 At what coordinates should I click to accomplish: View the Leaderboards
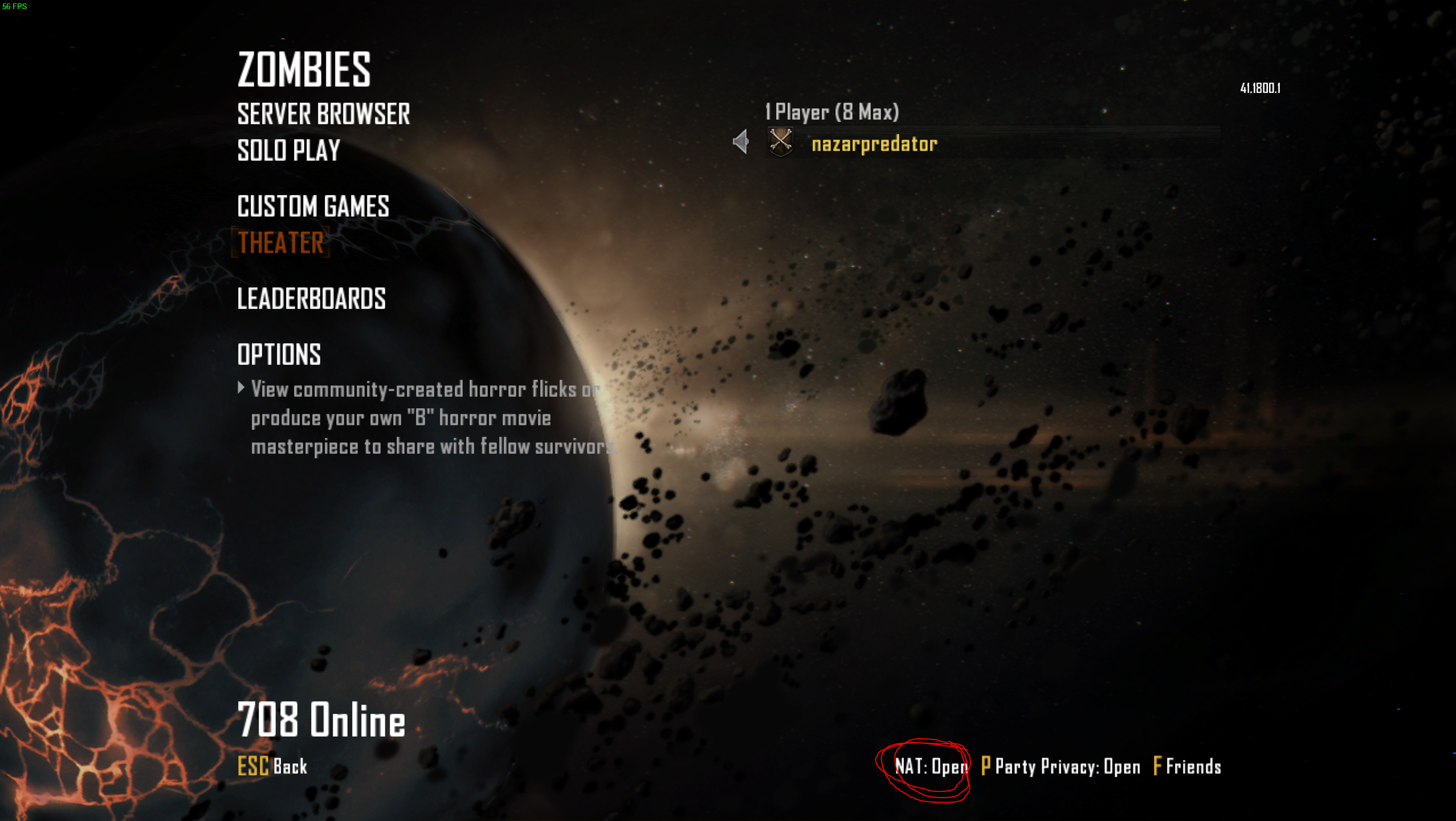click(x=311, y=299)
